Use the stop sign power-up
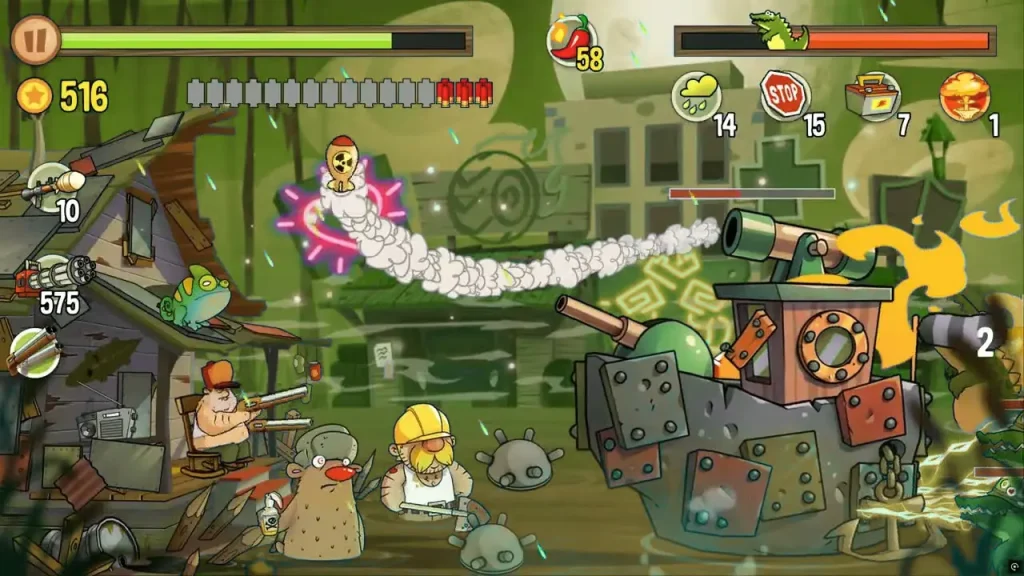This screenshot has height=576, width=1024. 785,95
